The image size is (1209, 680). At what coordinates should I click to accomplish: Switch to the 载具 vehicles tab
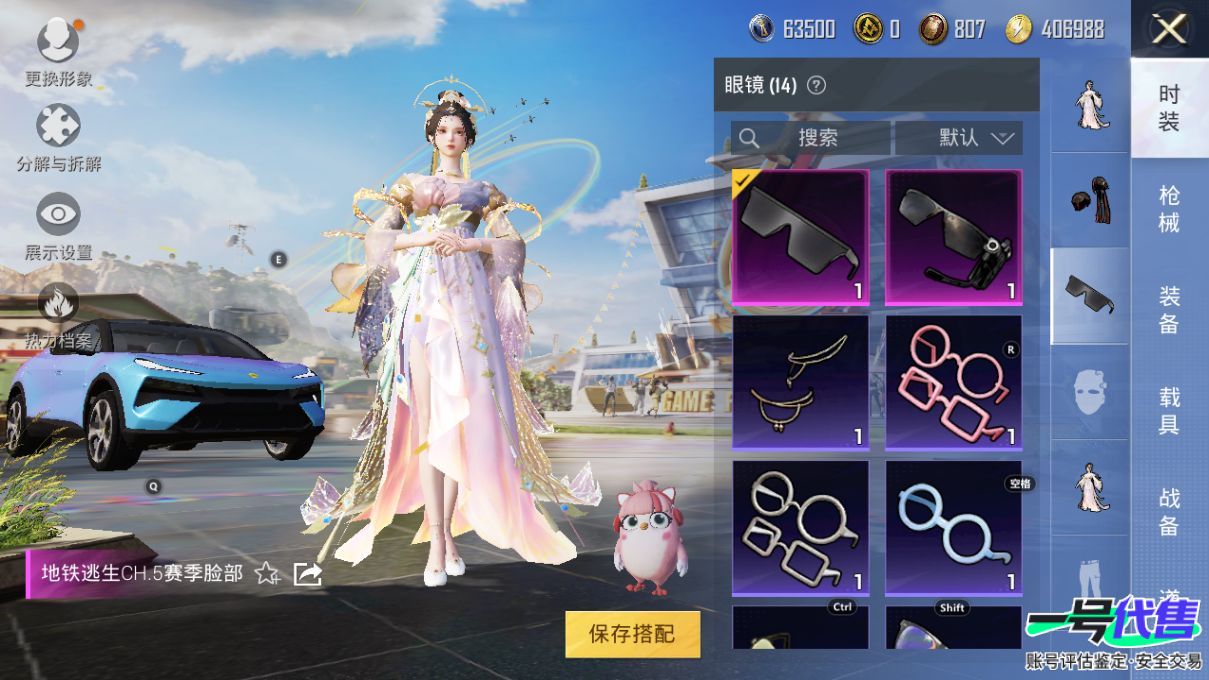click(1169, 410)
